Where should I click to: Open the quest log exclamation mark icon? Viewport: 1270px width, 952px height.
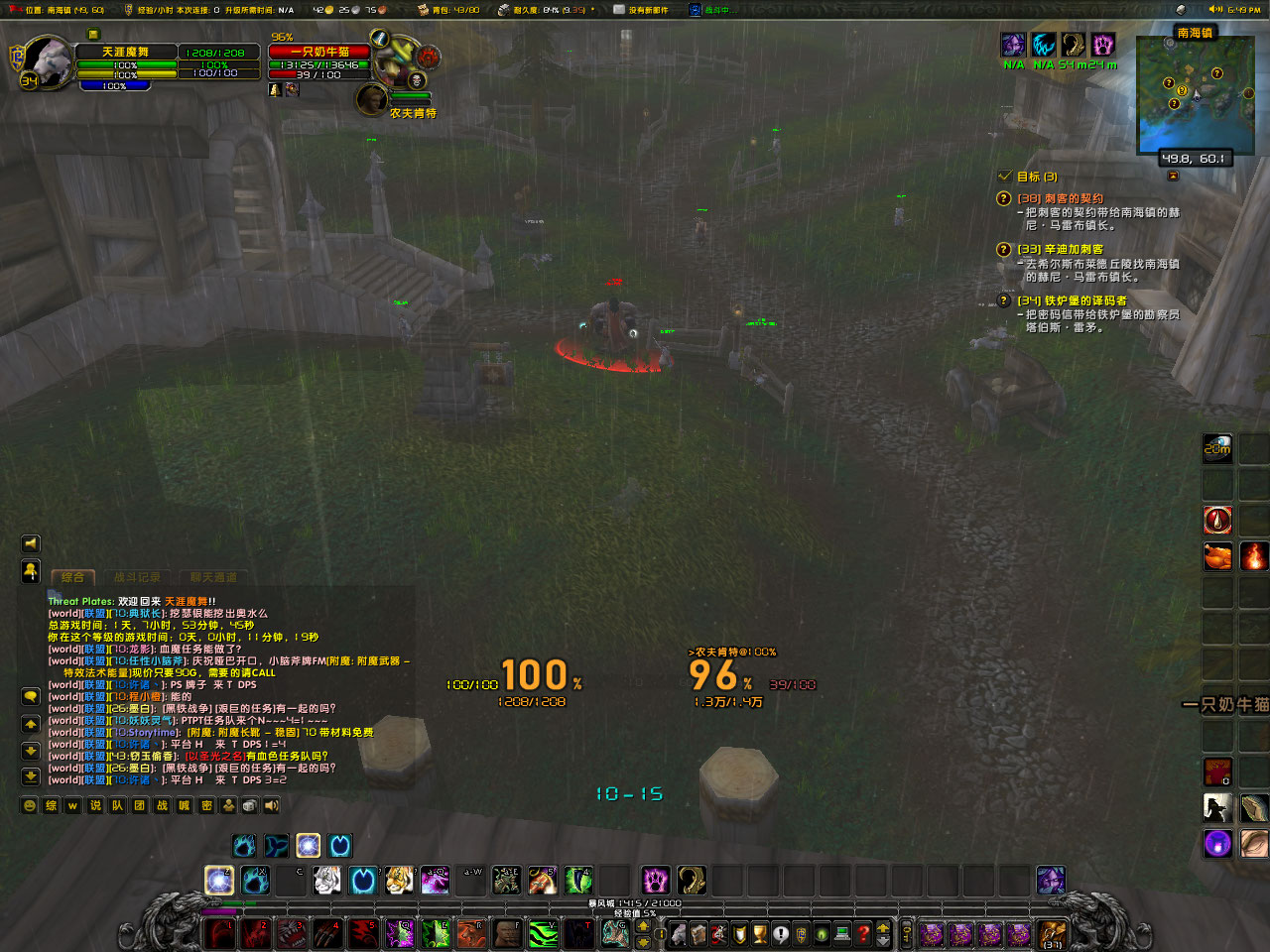[x=780, y=934]
